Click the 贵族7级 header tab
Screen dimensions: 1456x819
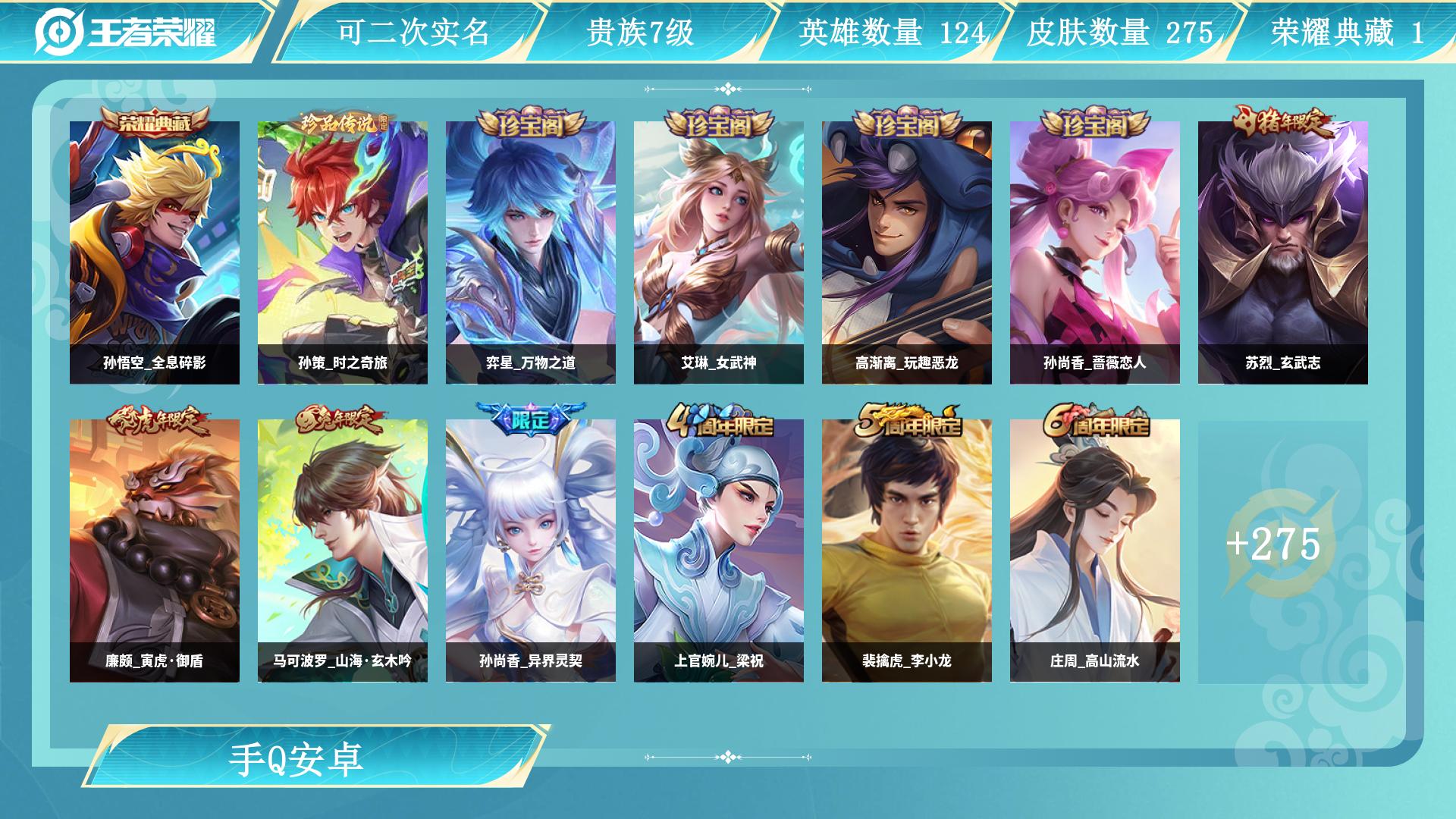coord(640,32)
